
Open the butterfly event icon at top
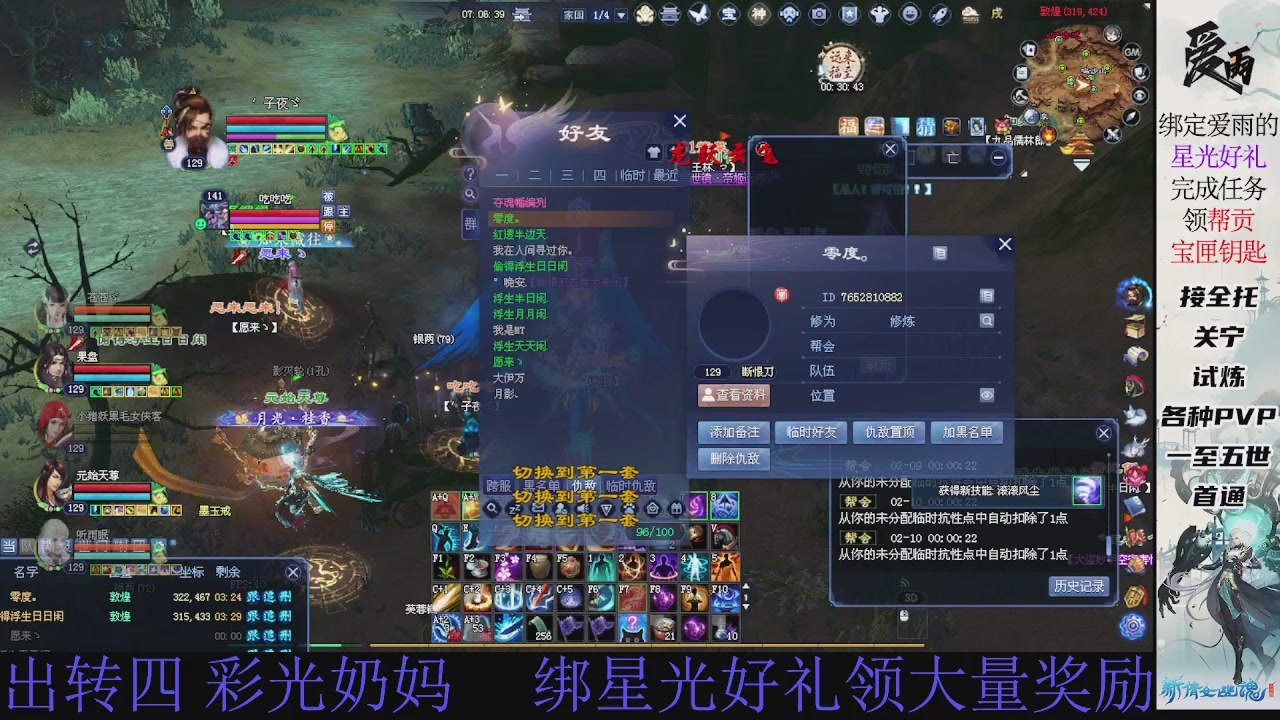697,13
